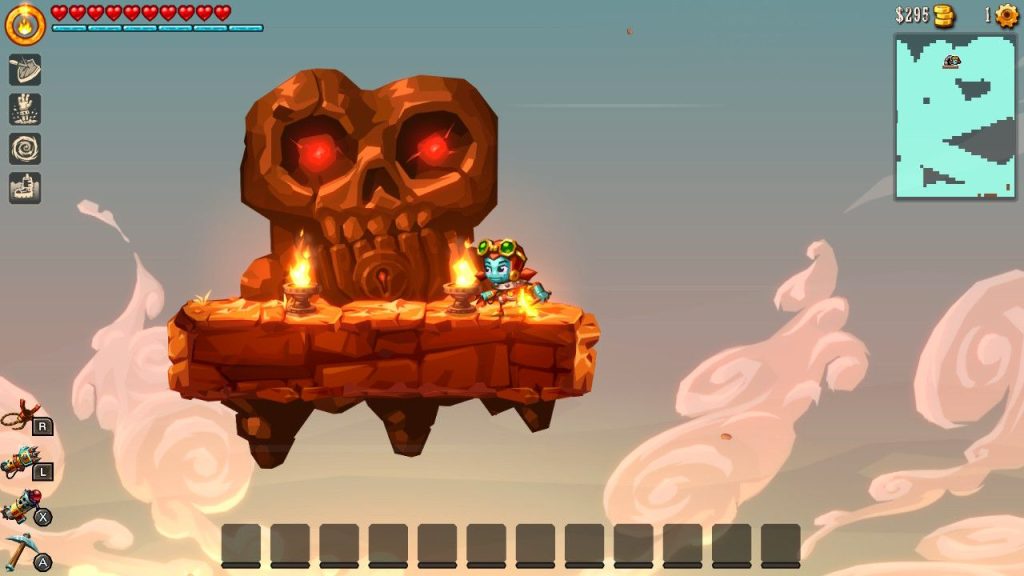
Task: Pick the pickaxe tool icon
Action: (21, 551)
